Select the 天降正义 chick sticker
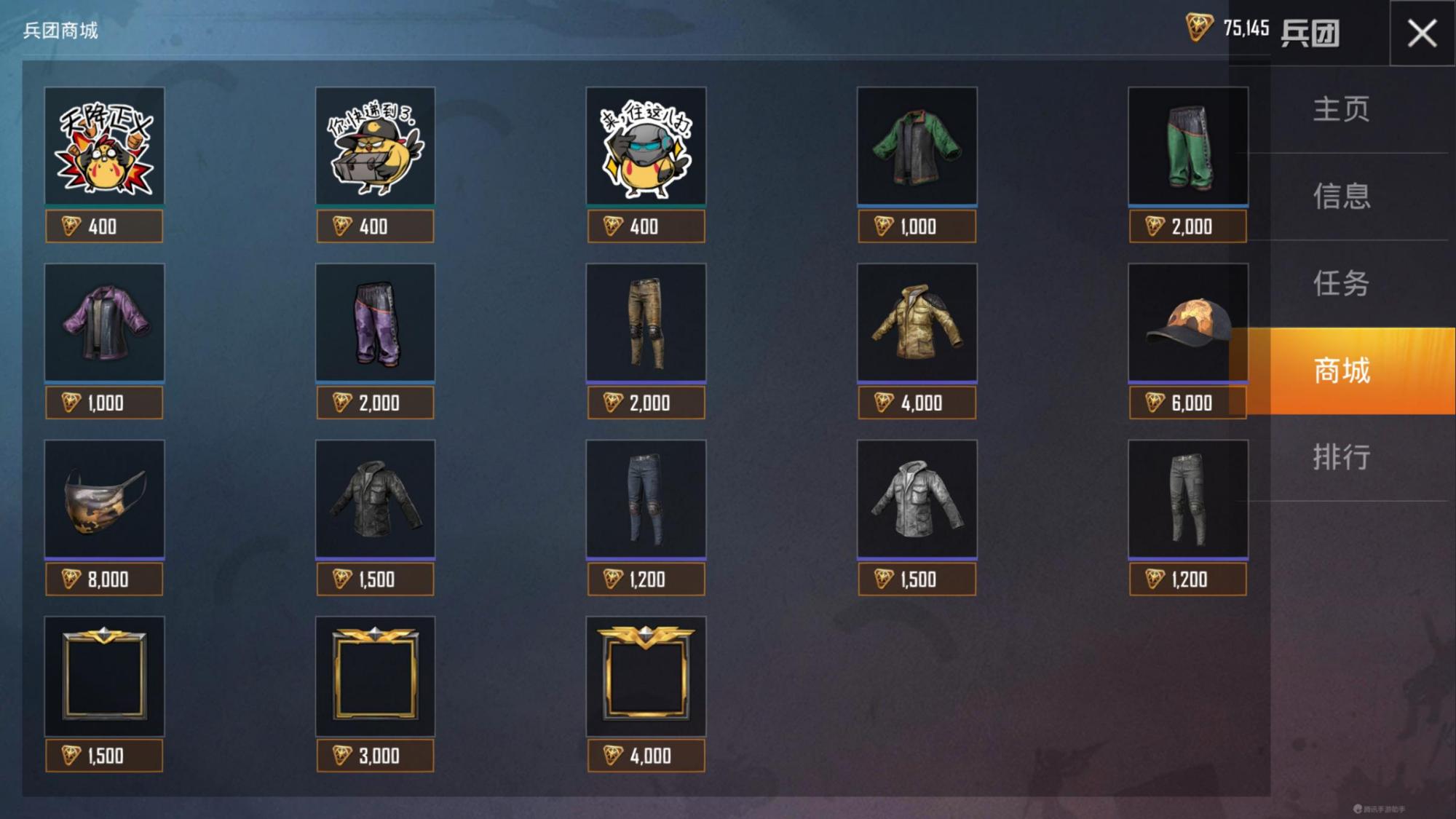 105,146
